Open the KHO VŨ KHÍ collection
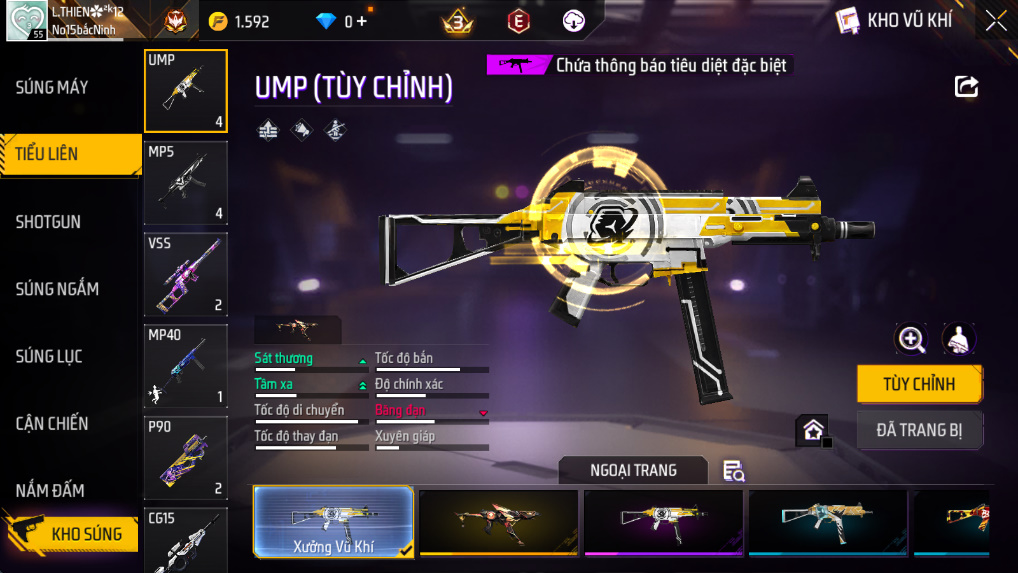This screenshot has height=573, width=1018. point(895,20)
